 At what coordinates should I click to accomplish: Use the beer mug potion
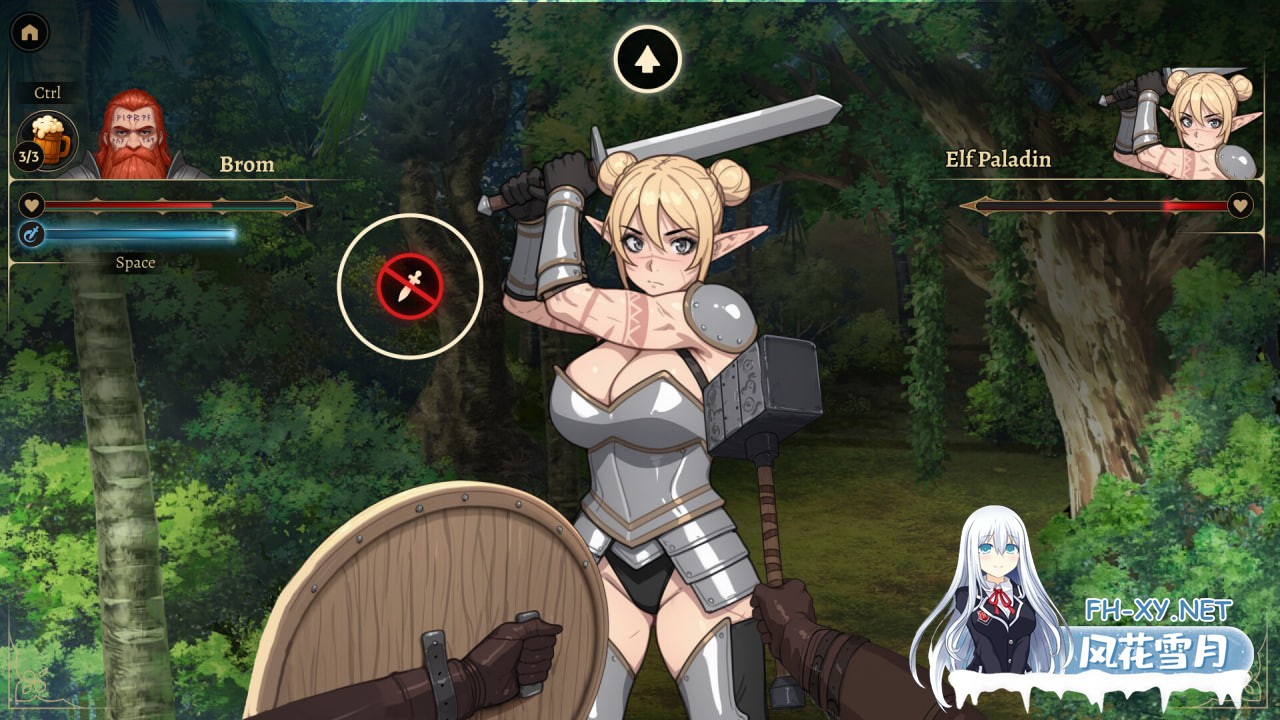(50, 138)
